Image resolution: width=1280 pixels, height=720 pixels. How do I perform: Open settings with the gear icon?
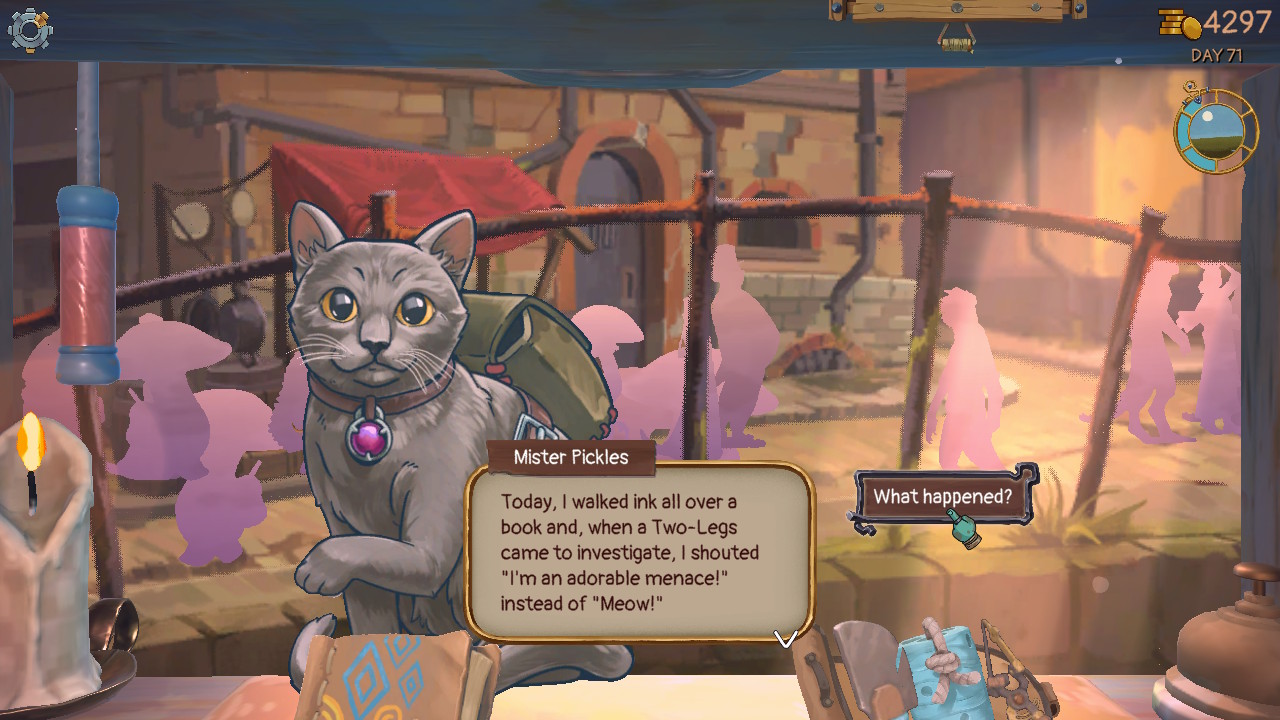click(x=30, y=30)
